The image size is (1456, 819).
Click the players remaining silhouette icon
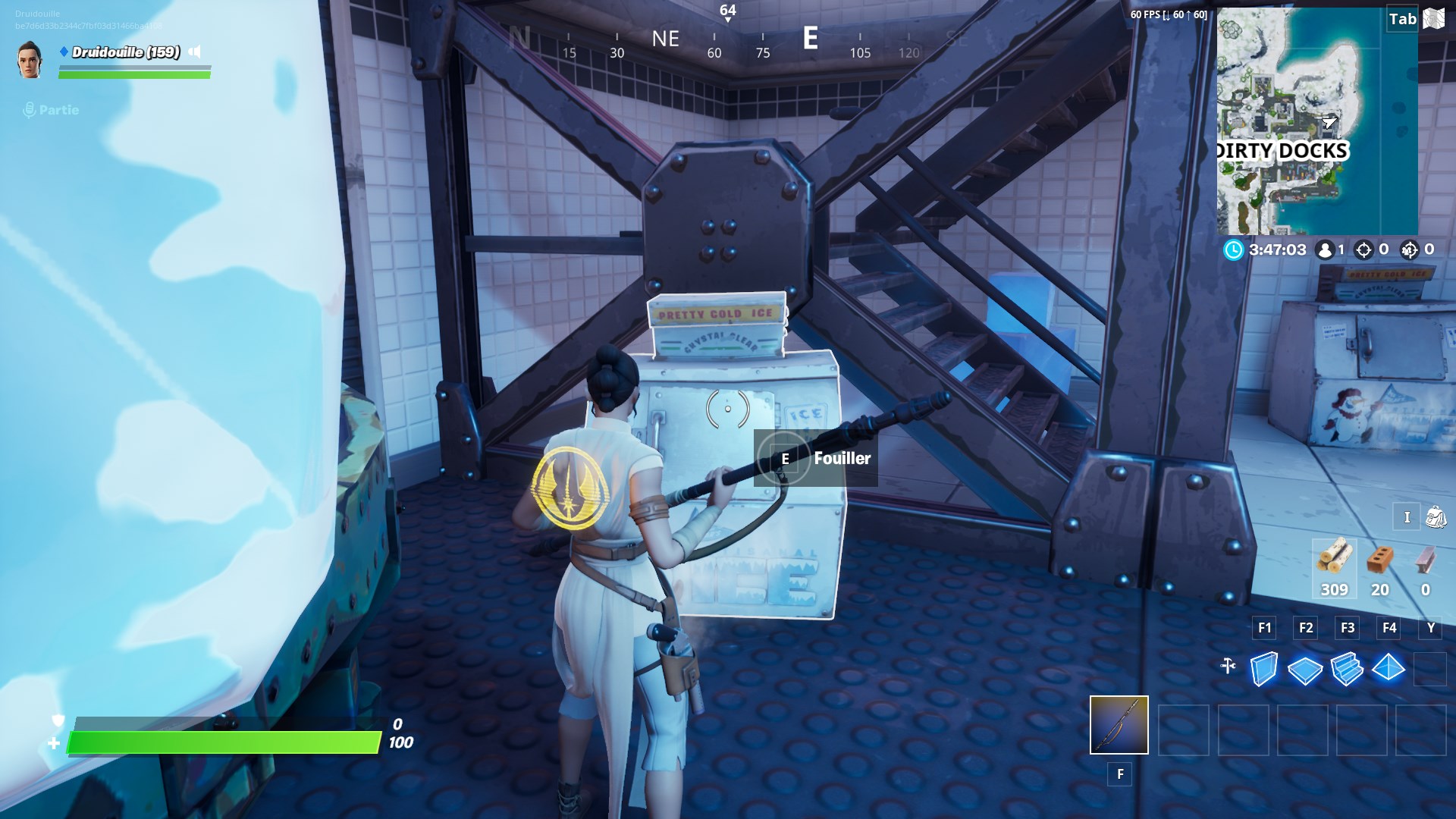(1324, 249)
